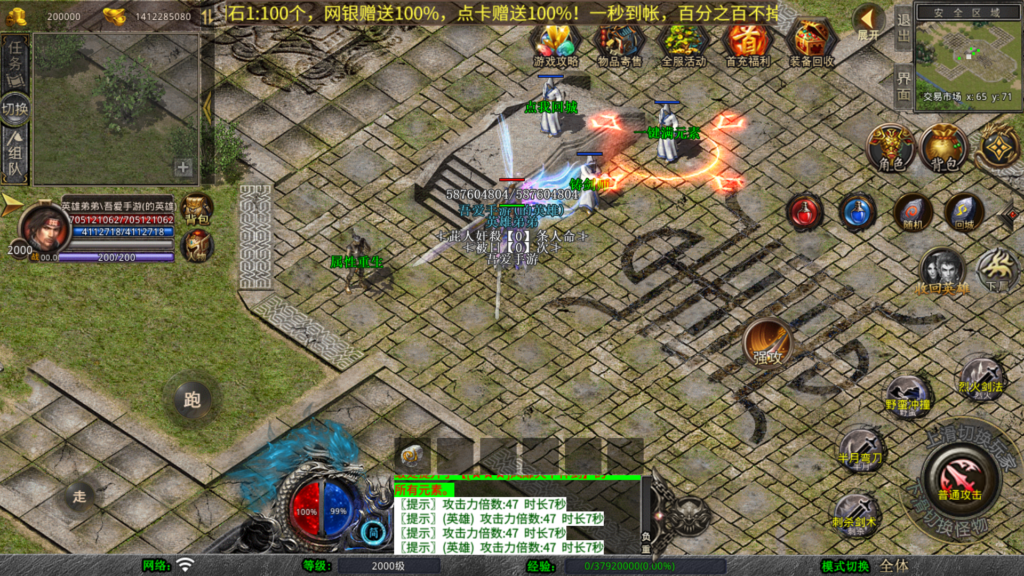Switch to the 任务 quest tab
Image resolution: width=1024 pixels, height=576 pixels.
(x=15, y=63)
